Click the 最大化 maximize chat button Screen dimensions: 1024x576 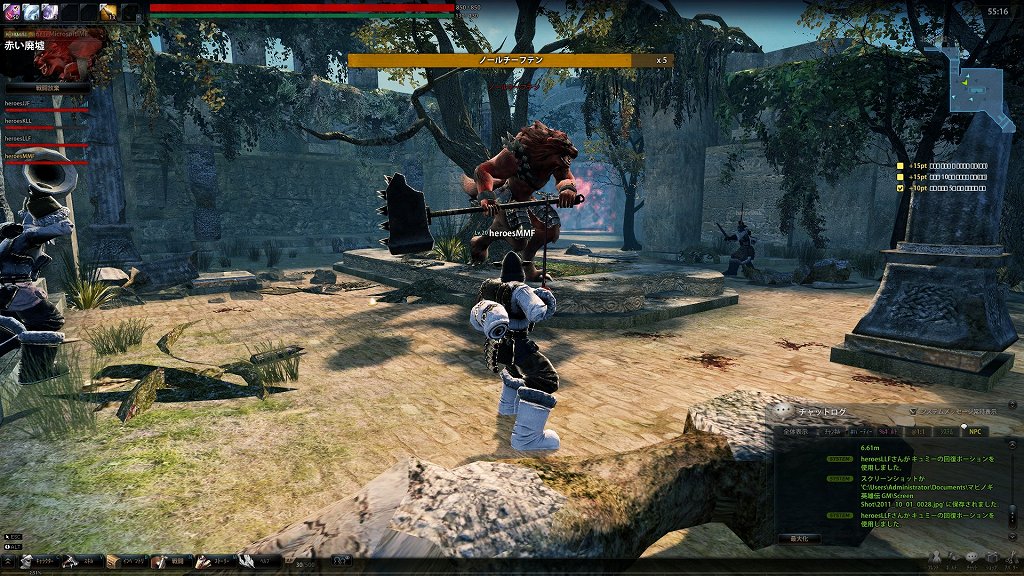[x=800, y=538]
